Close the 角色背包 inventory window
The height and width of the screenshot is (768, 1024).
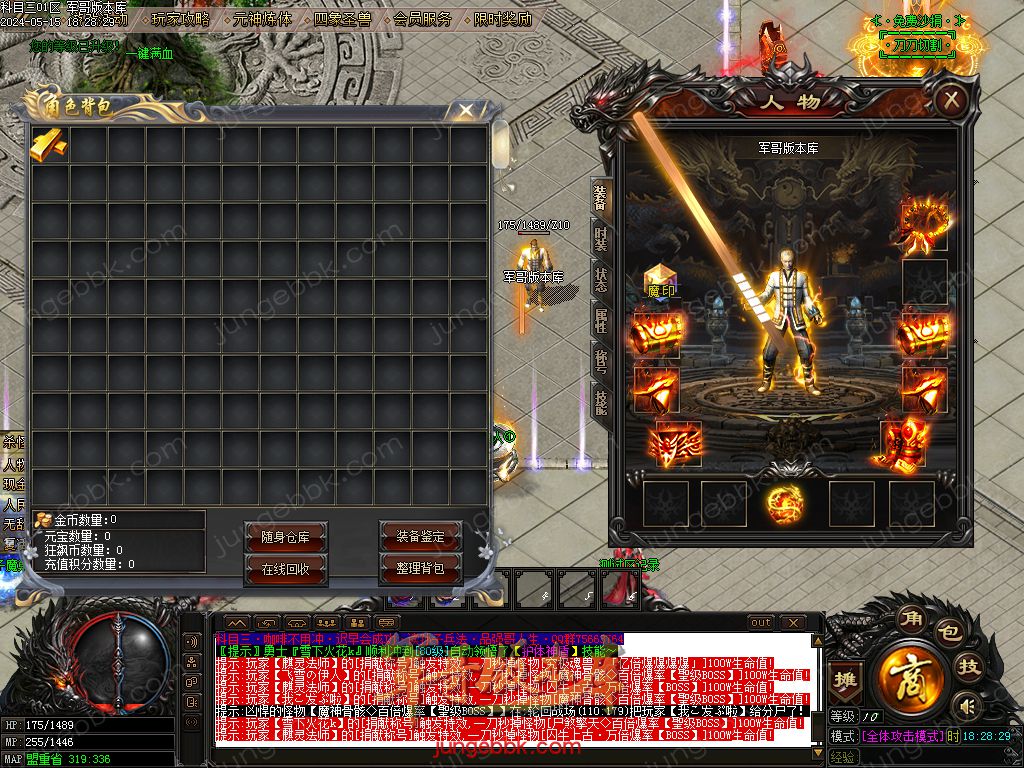(465, 111)
